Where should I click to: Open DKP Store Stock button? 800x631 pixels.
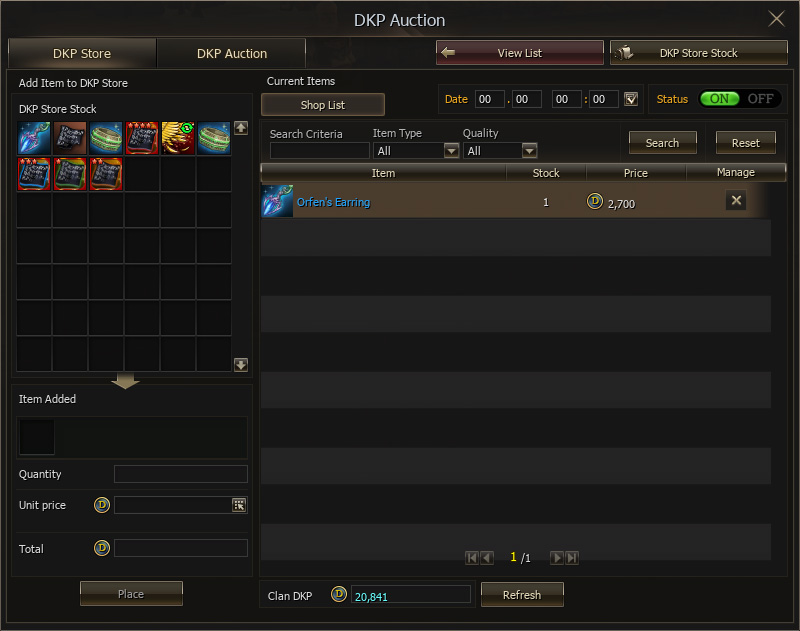coord(698,53)
